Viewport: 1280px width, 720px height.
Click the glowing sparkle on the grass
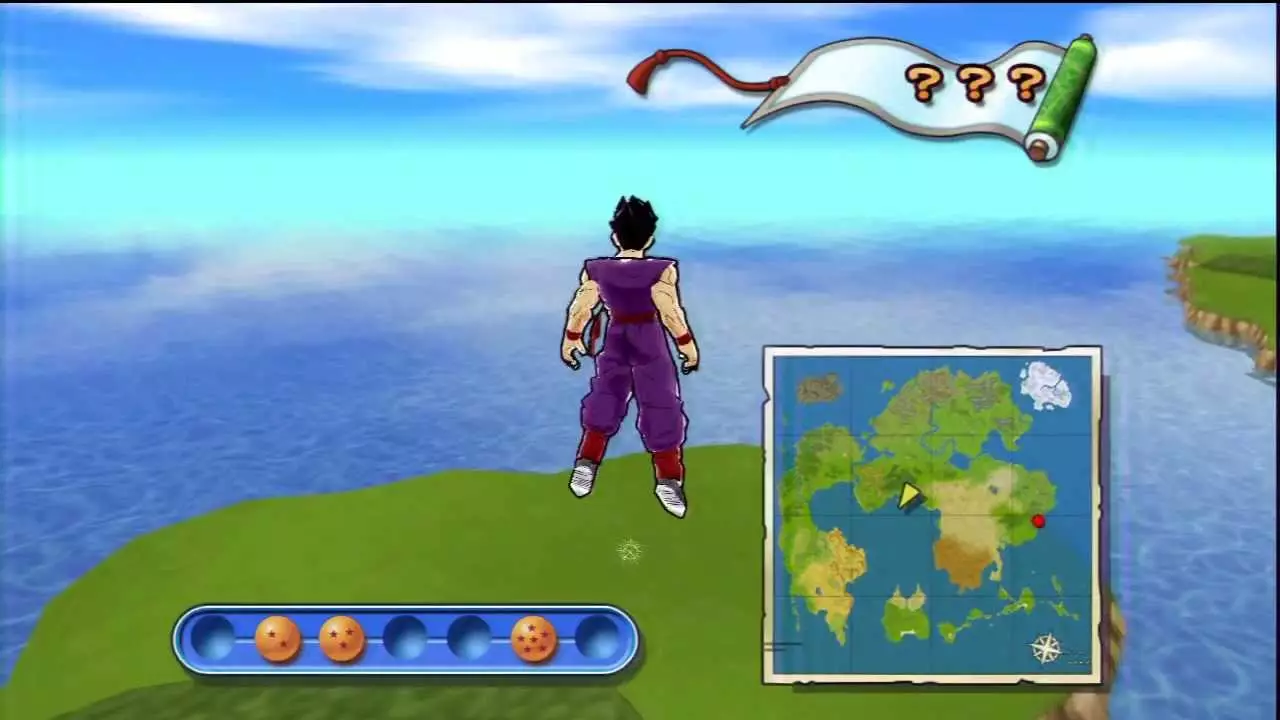coord(630,550)
